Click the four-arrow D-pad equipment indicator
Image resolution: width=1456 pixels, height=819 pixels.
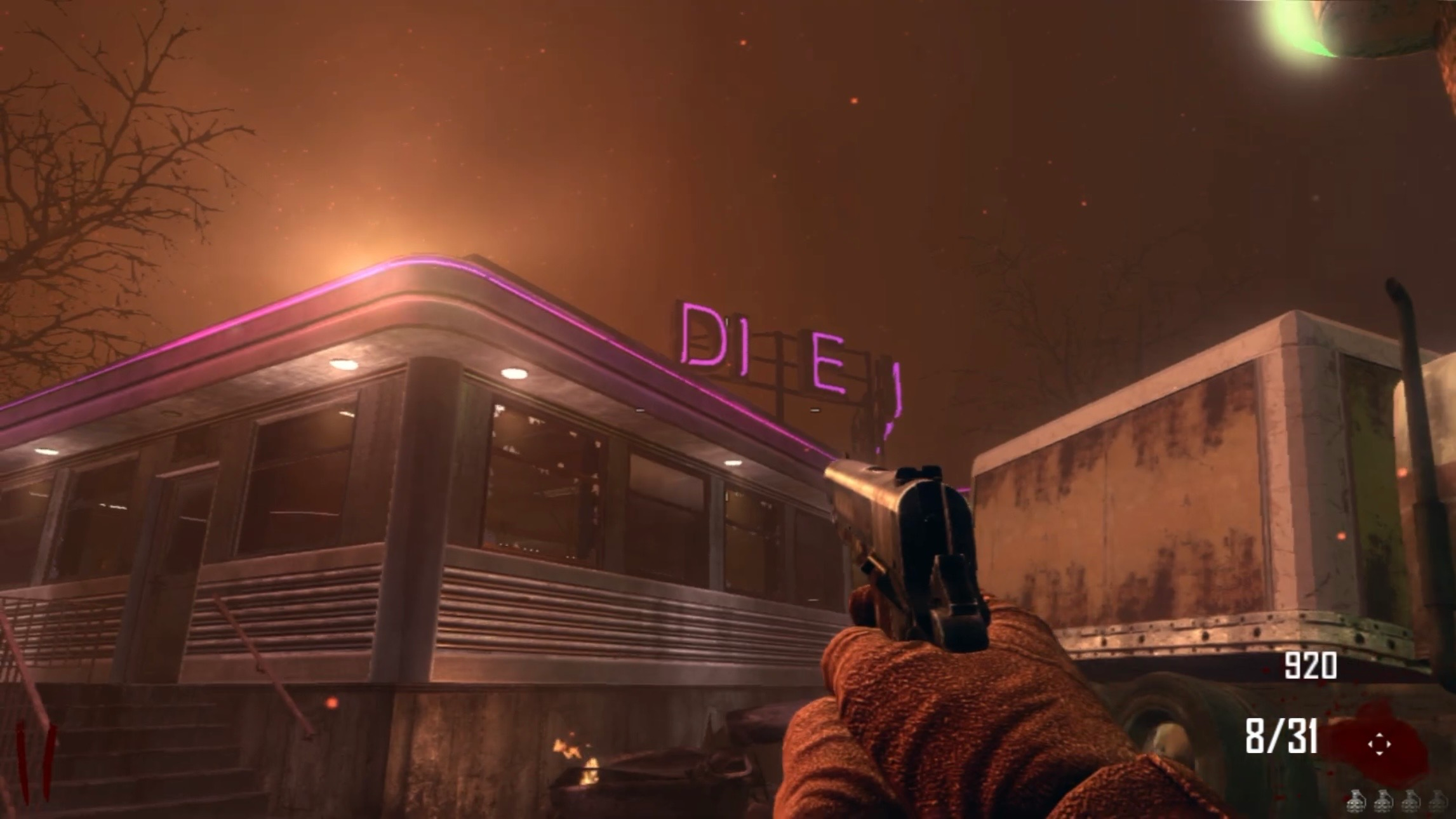pyautogui.click(x=1379, y=744)
